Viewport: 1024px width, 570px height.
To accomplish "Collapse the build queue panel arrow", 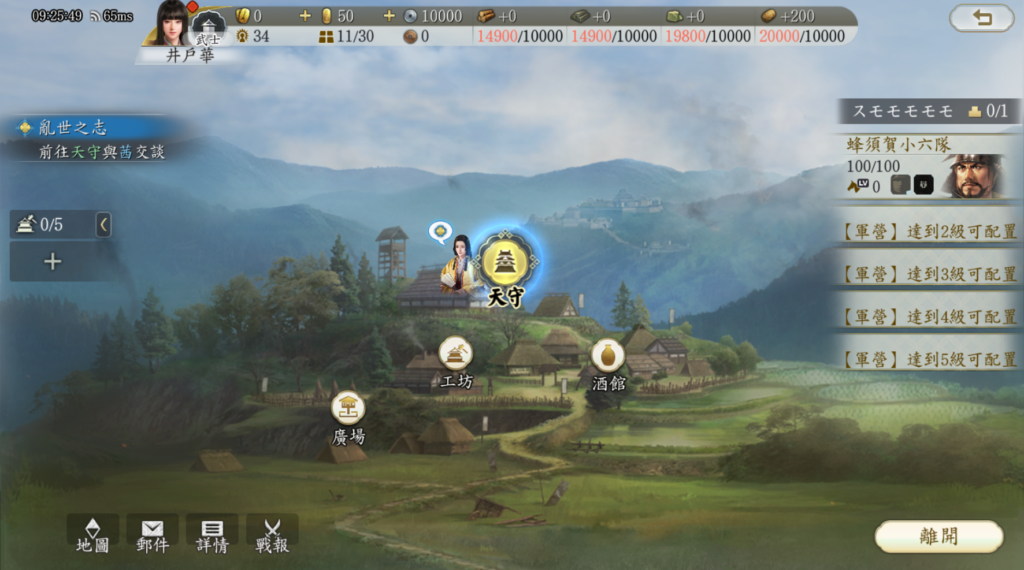I will [x=103, y=225].
